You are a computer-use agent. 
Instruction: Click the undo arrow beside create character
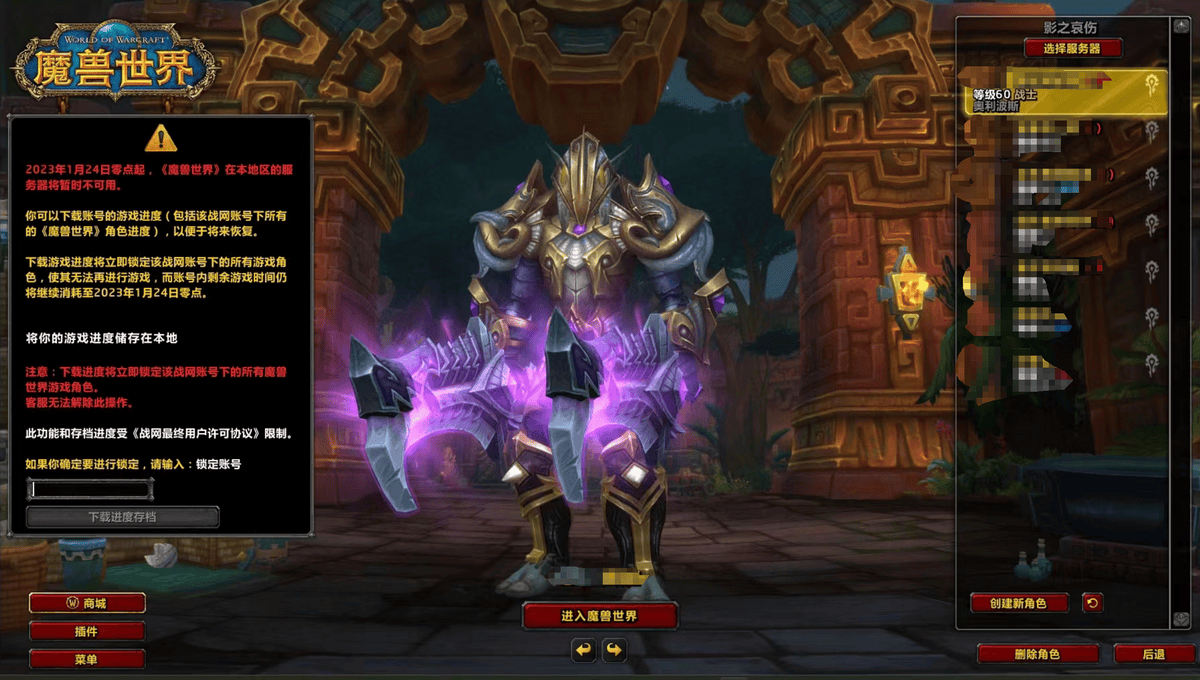tap(1092, 603)
